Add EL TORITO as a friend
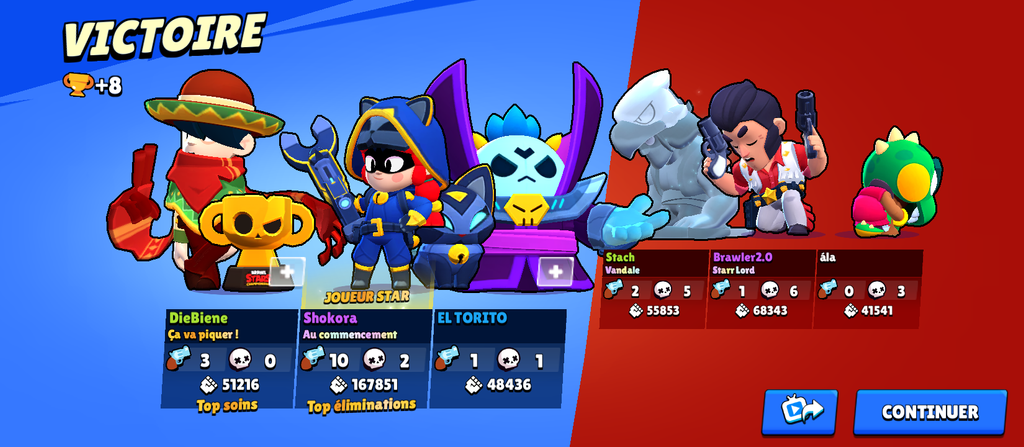1024x447 pixels. [555, 270]
